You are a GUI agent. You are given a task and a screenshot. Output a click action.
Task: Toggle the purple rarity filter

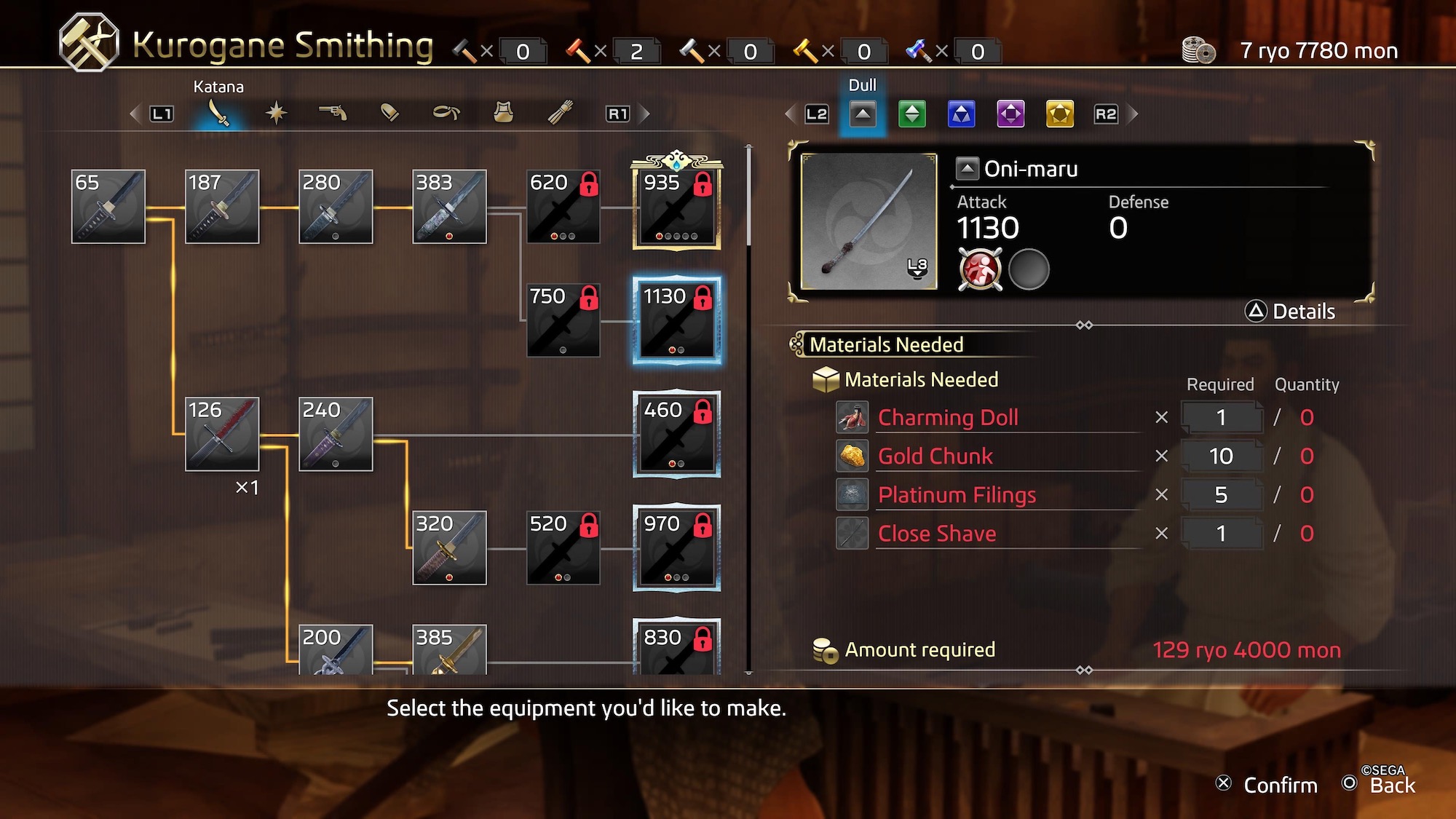tap(1010, 114)
